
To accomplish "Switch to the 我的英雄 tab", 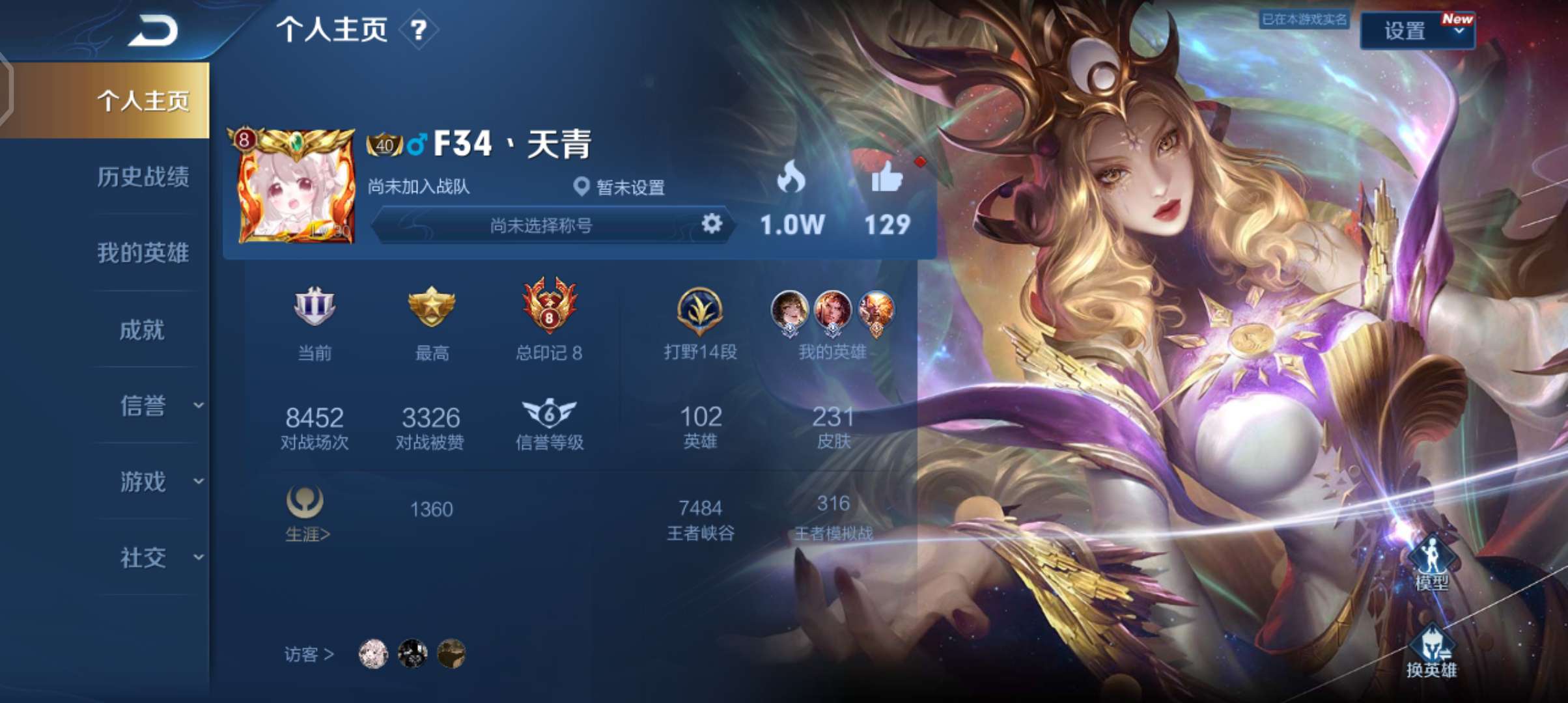I will pos(142,254).
